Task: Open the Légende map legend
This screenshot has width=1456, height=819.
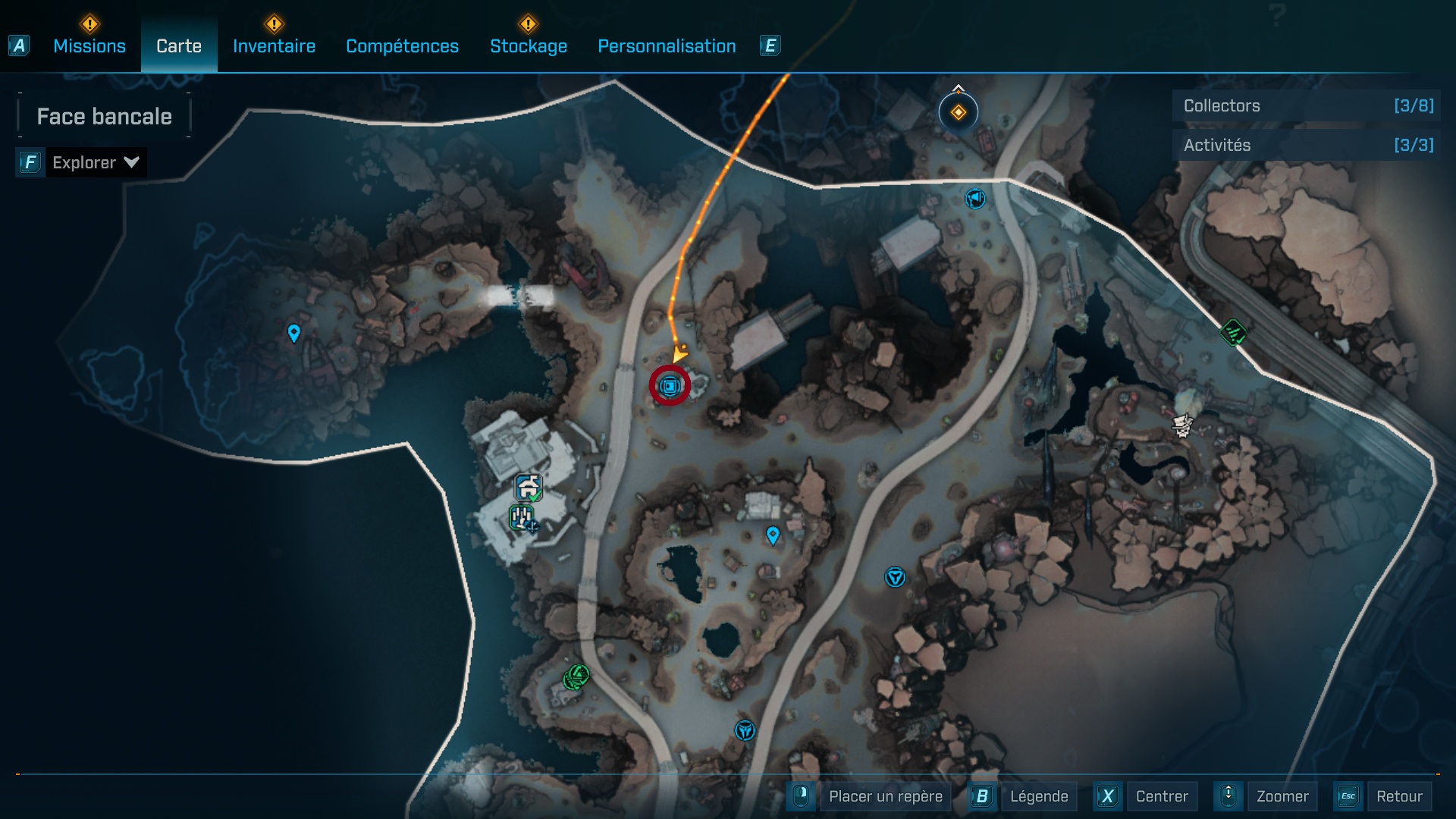Action: 1038,796
